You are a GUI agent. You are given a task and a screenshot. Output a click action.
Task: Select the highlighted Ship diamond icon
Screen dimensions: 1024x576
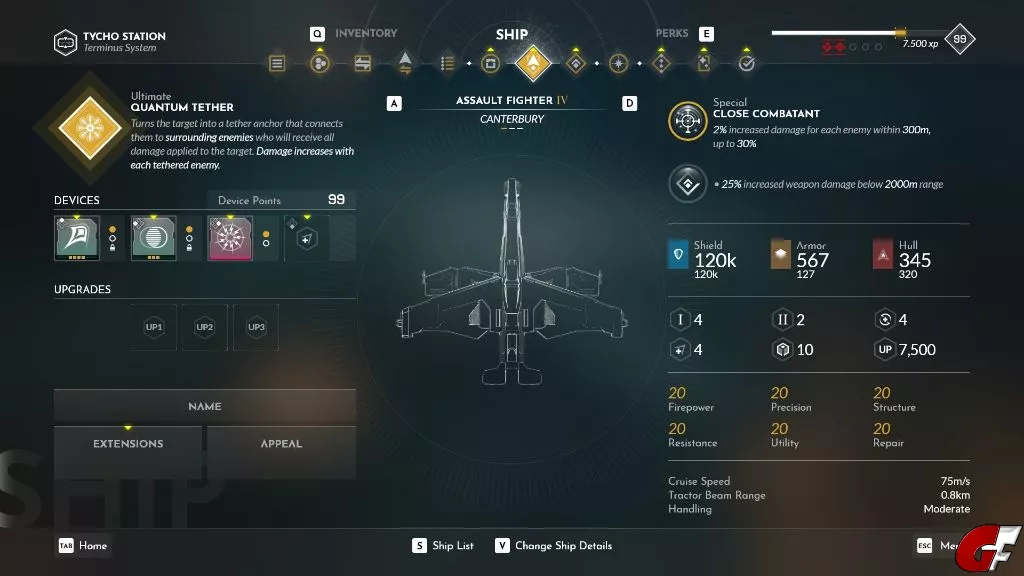(x=533, y=63)
